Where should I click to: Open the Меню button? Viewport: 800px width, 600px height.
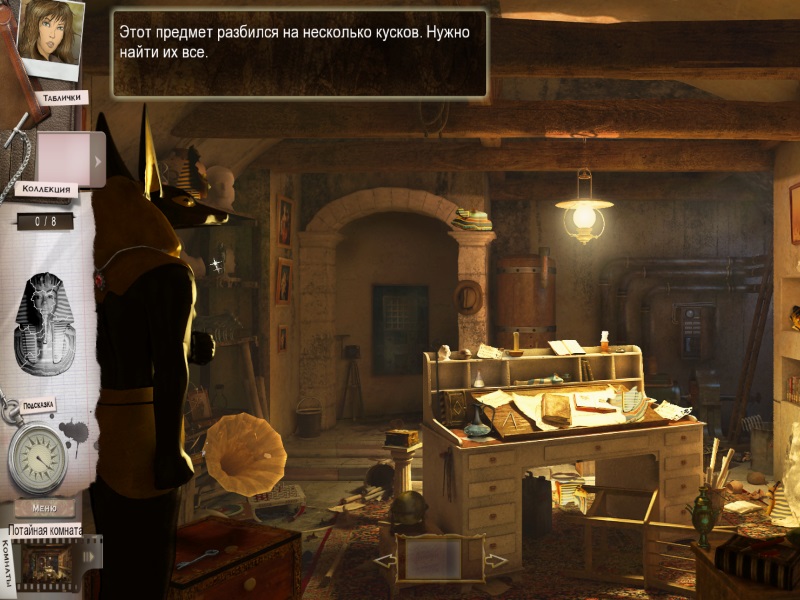(x=44, y=508)
